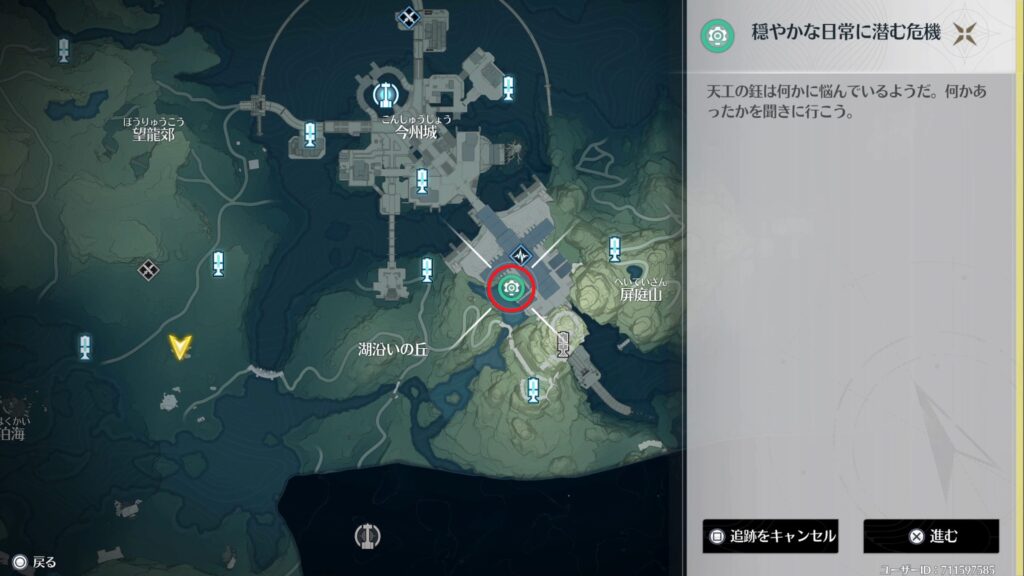Click the blue diamond marker above the quest marker

(520, 255)
